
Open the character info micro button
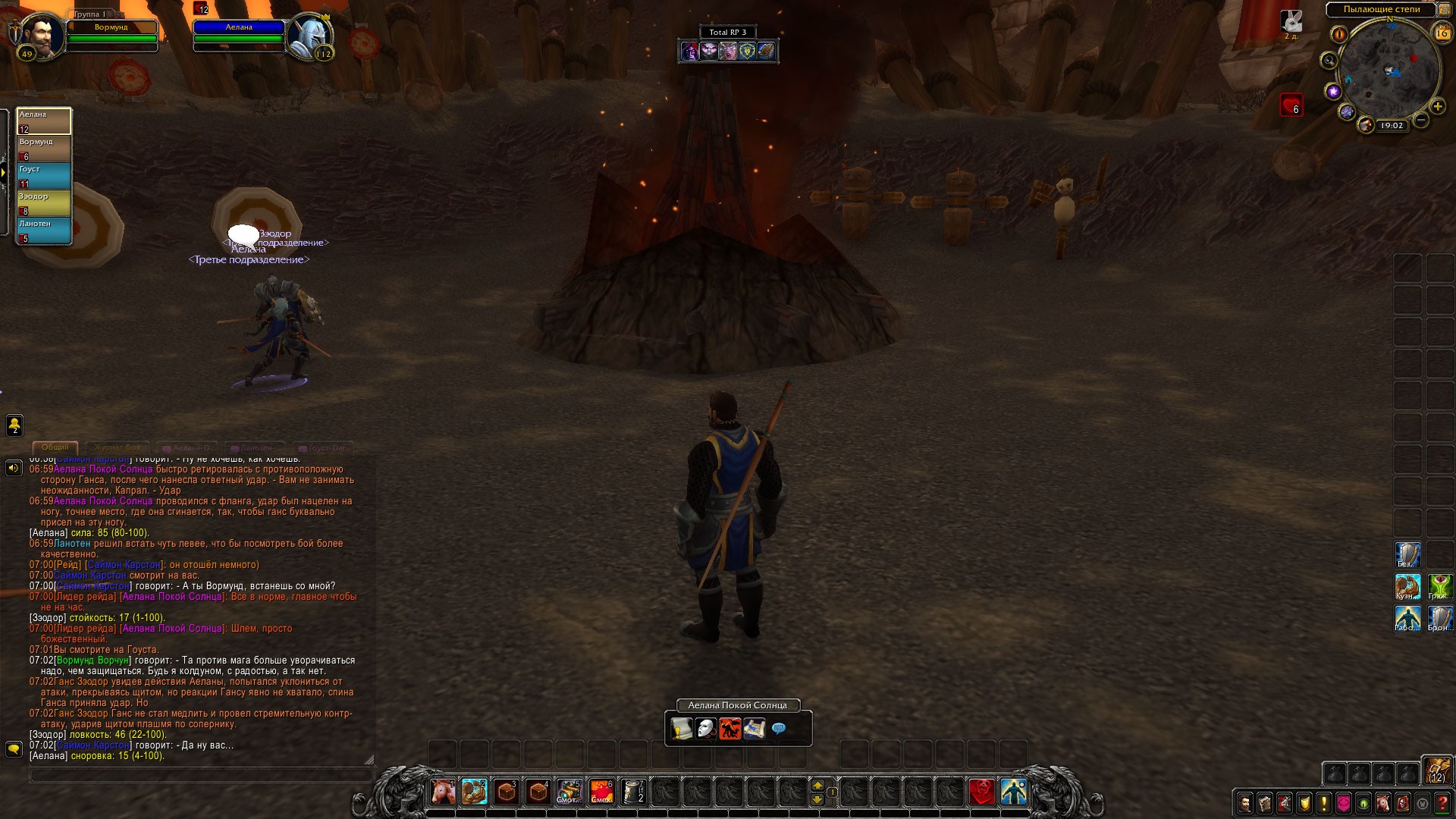(x=1245, y=803)
